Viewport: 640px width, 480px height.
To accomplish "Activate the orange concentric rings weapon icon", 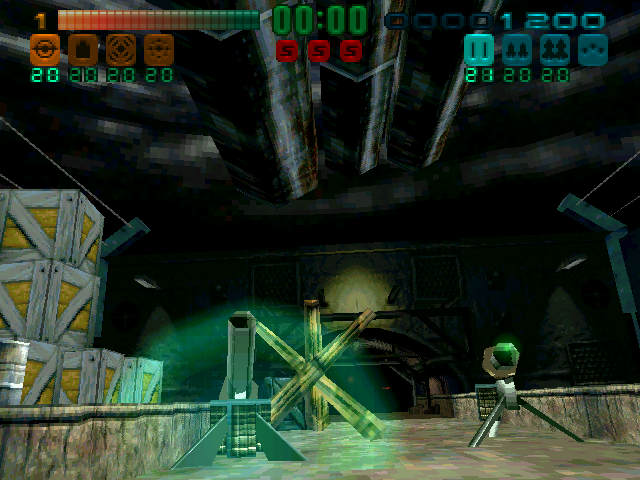I will (120, 48).
